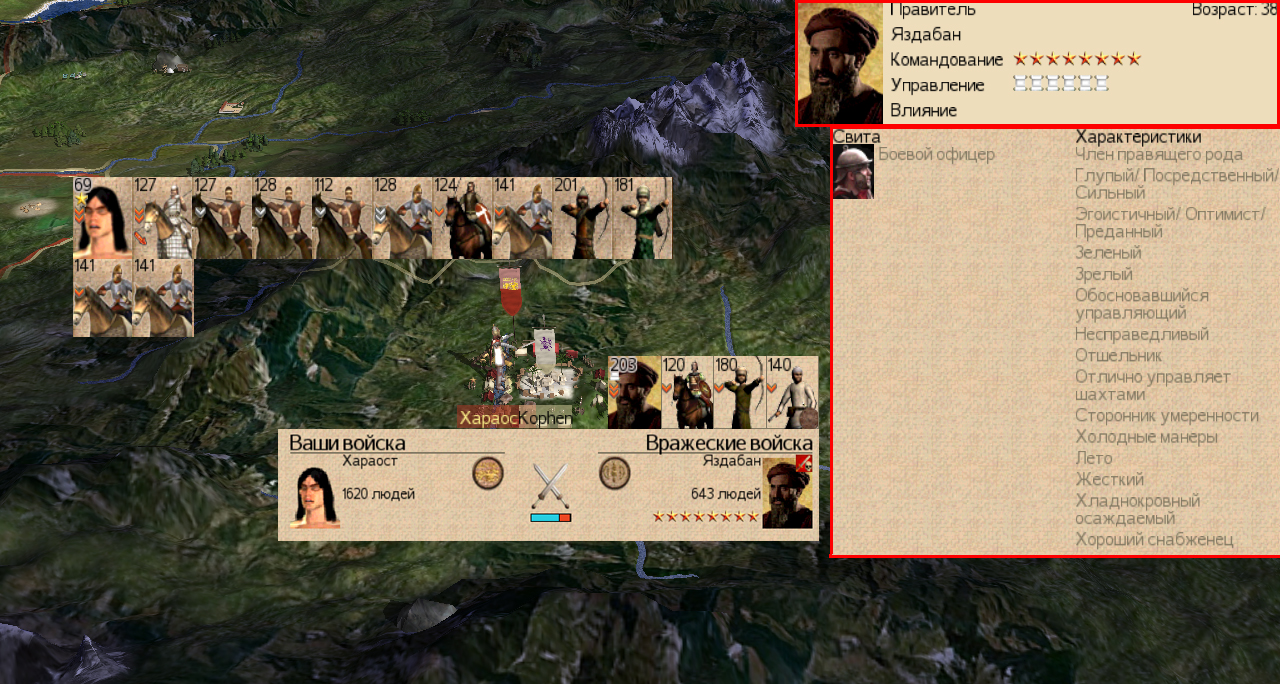Click the crossed swords battle icon

(550, 487)
